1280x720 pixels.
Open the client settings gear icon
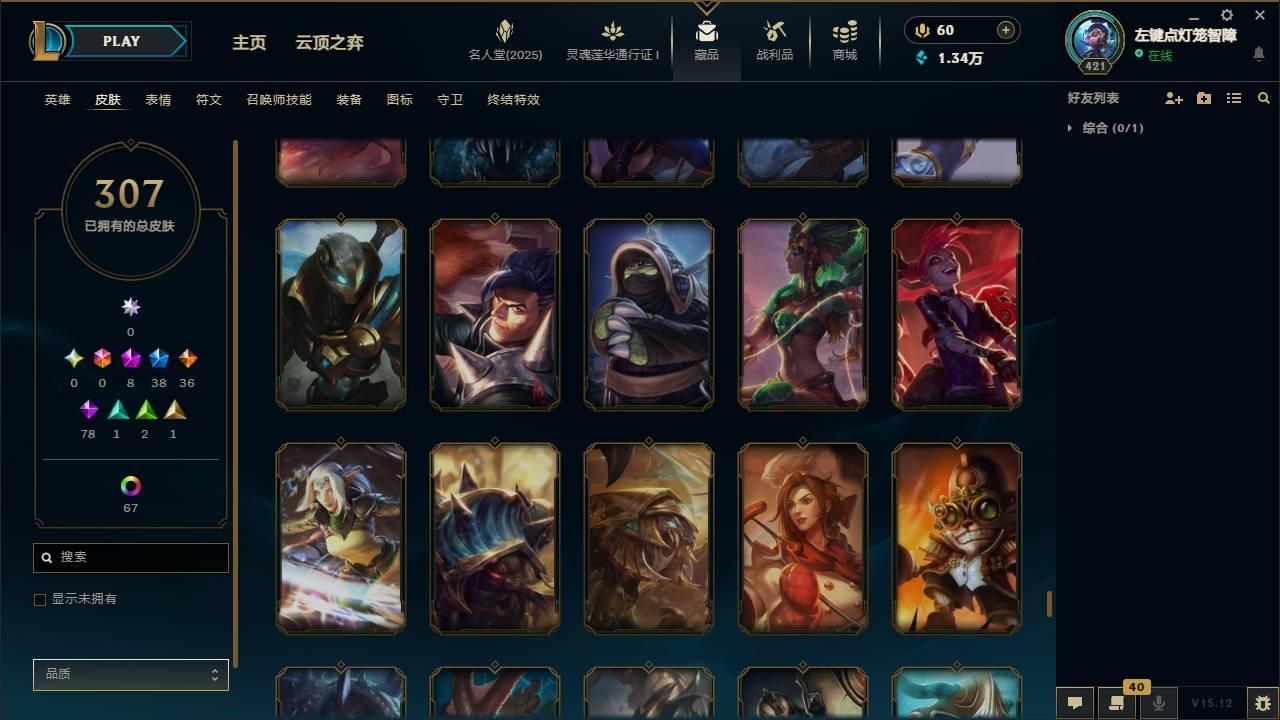tap(1226, 15)
